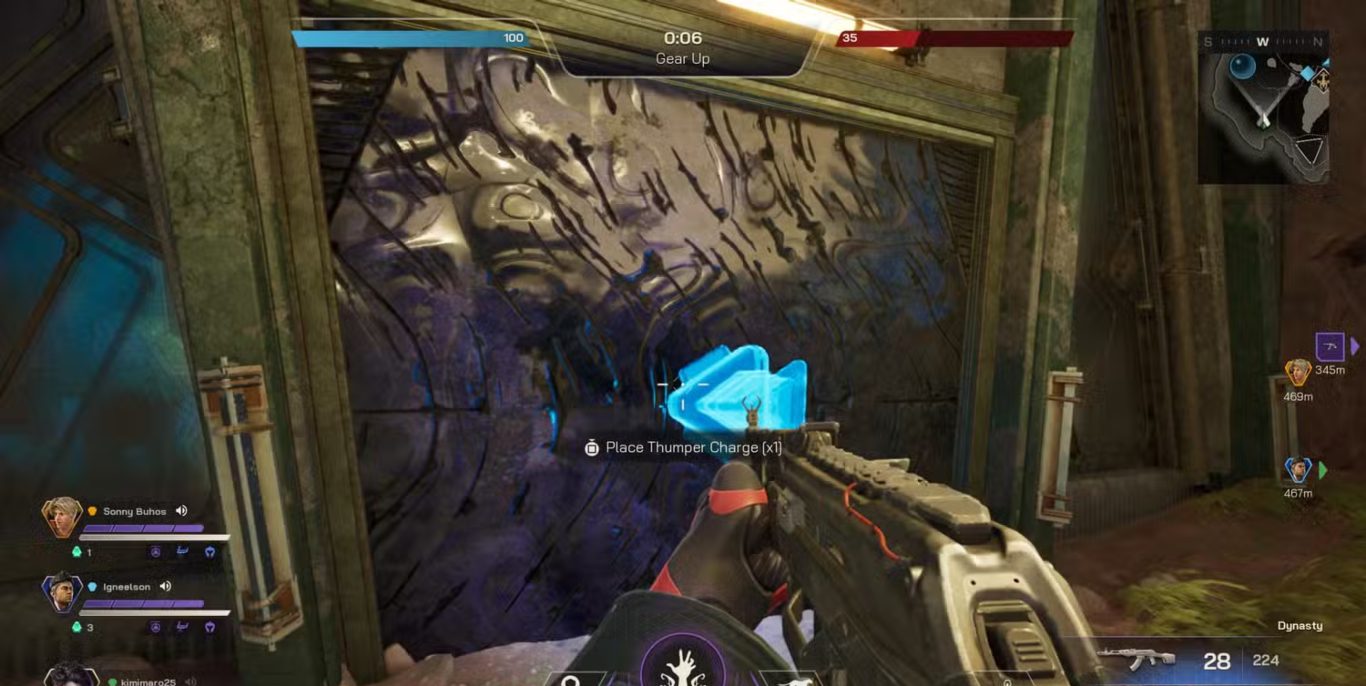Open the minimap in the corner
The image size is (1366, 686).
pos(1263,107)
